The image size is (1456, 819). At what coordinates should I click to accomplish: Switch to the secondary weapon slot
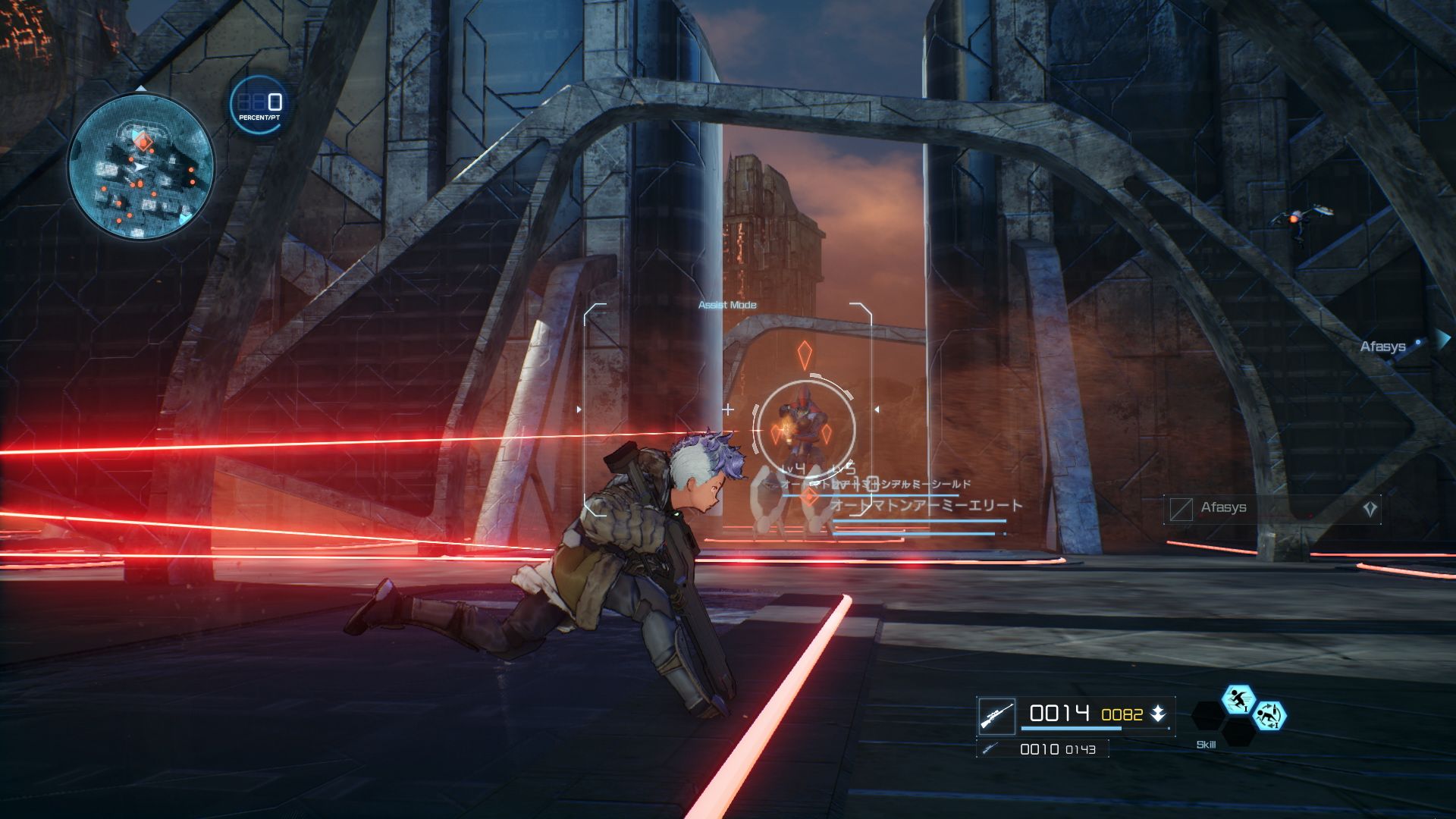1042,749
